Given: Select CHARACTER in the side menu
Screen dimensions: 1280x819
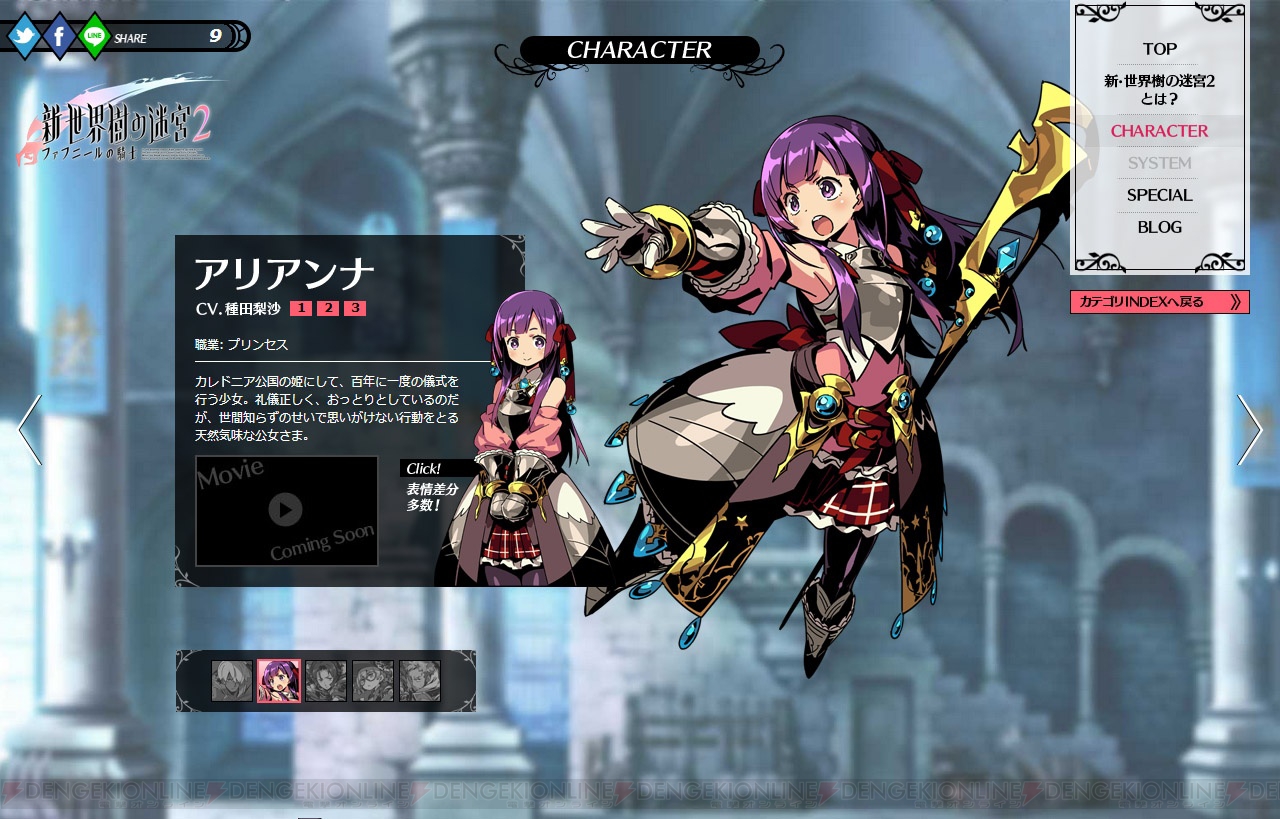Looking at the screenshot, I should 1159,131.
